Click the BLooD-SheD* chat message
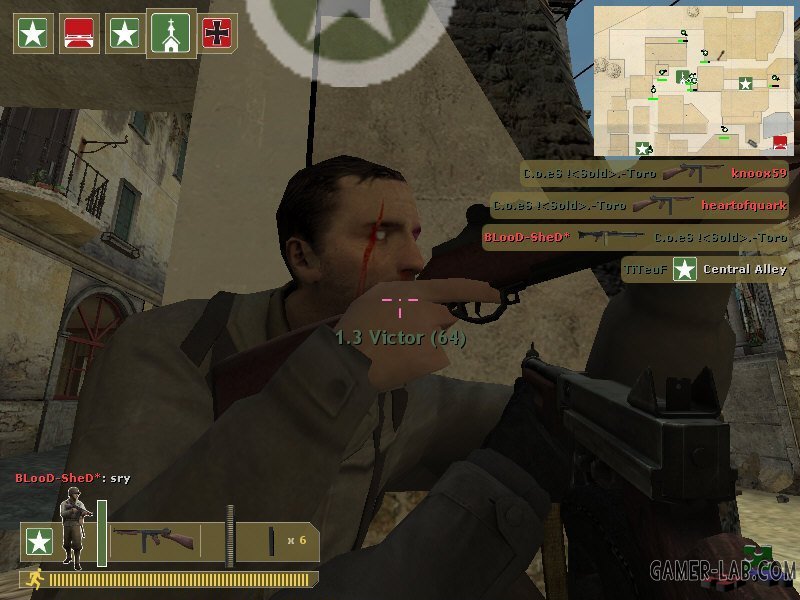Screen dimensions: 800x600 pyautogui.click(x=72, y=479)
